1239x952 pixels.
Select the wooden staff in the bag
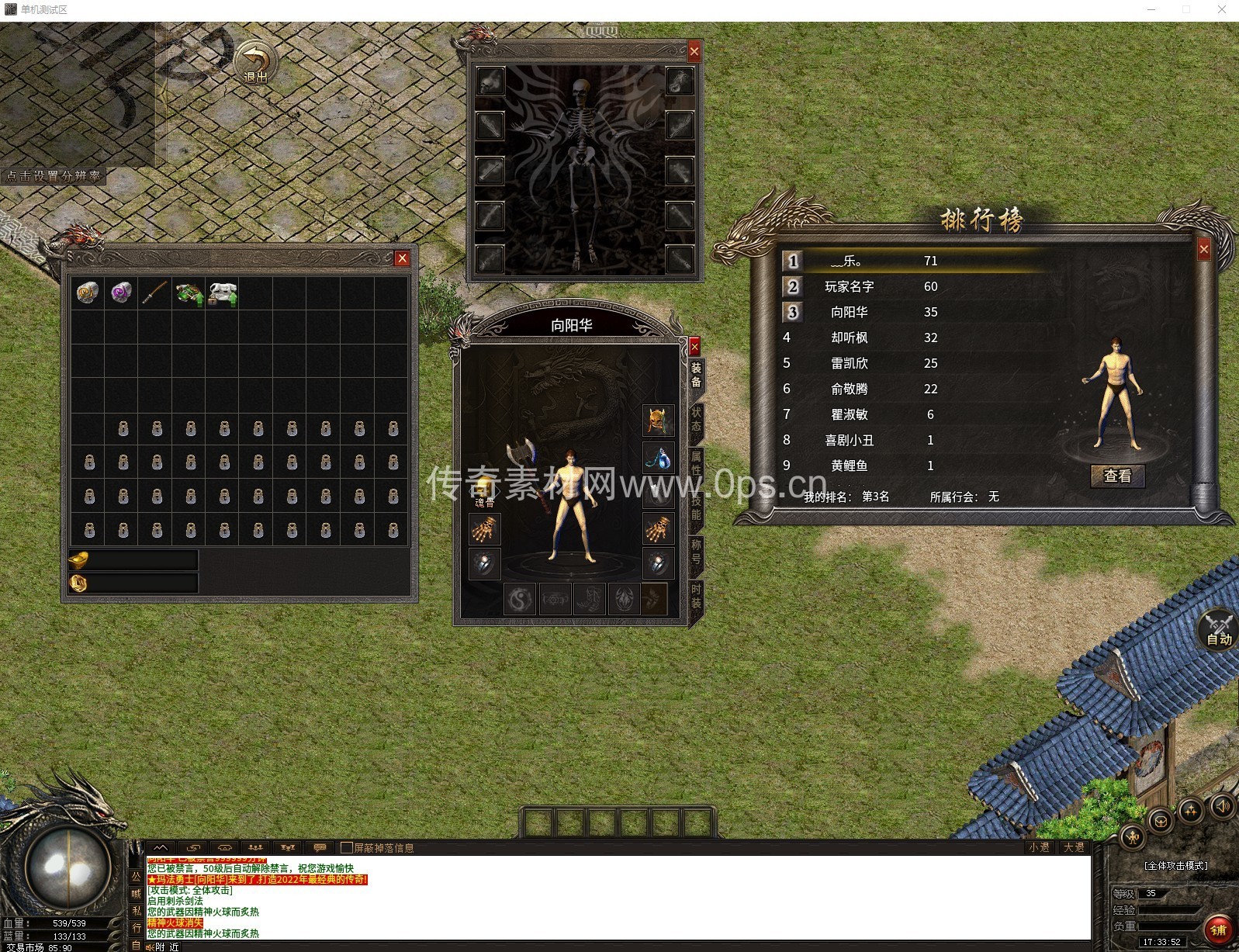pos(154,293)
